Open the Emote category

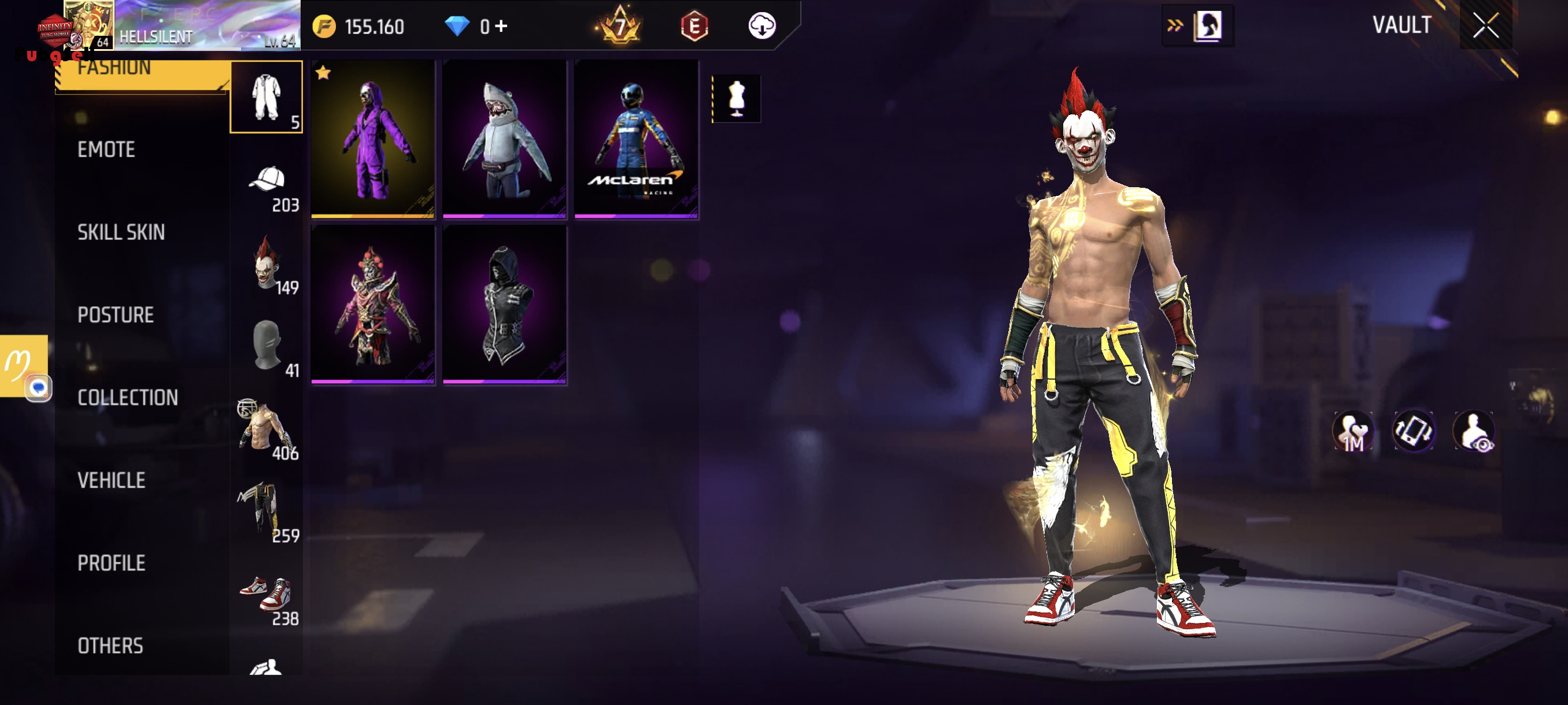tap(106, 150)
